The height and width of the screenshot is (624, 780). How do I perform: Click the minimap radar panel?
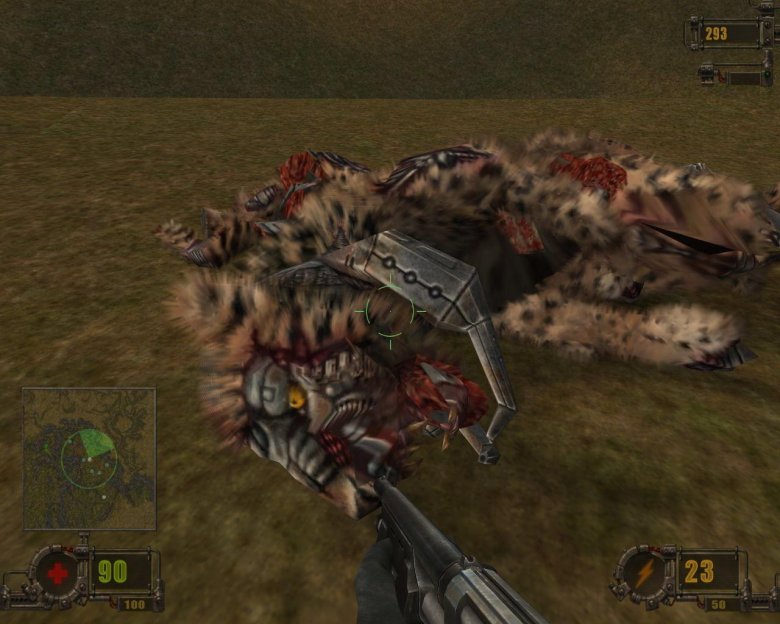89,459
